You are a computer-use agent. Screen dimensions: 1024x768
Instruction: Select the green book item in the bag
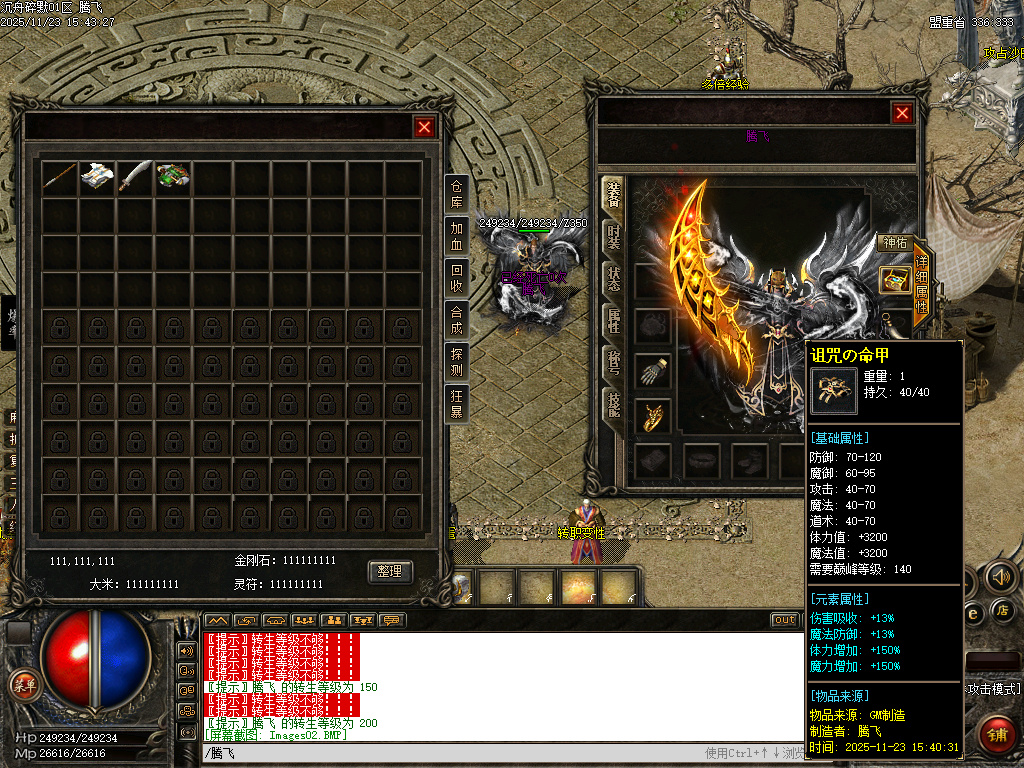point(173,177)
